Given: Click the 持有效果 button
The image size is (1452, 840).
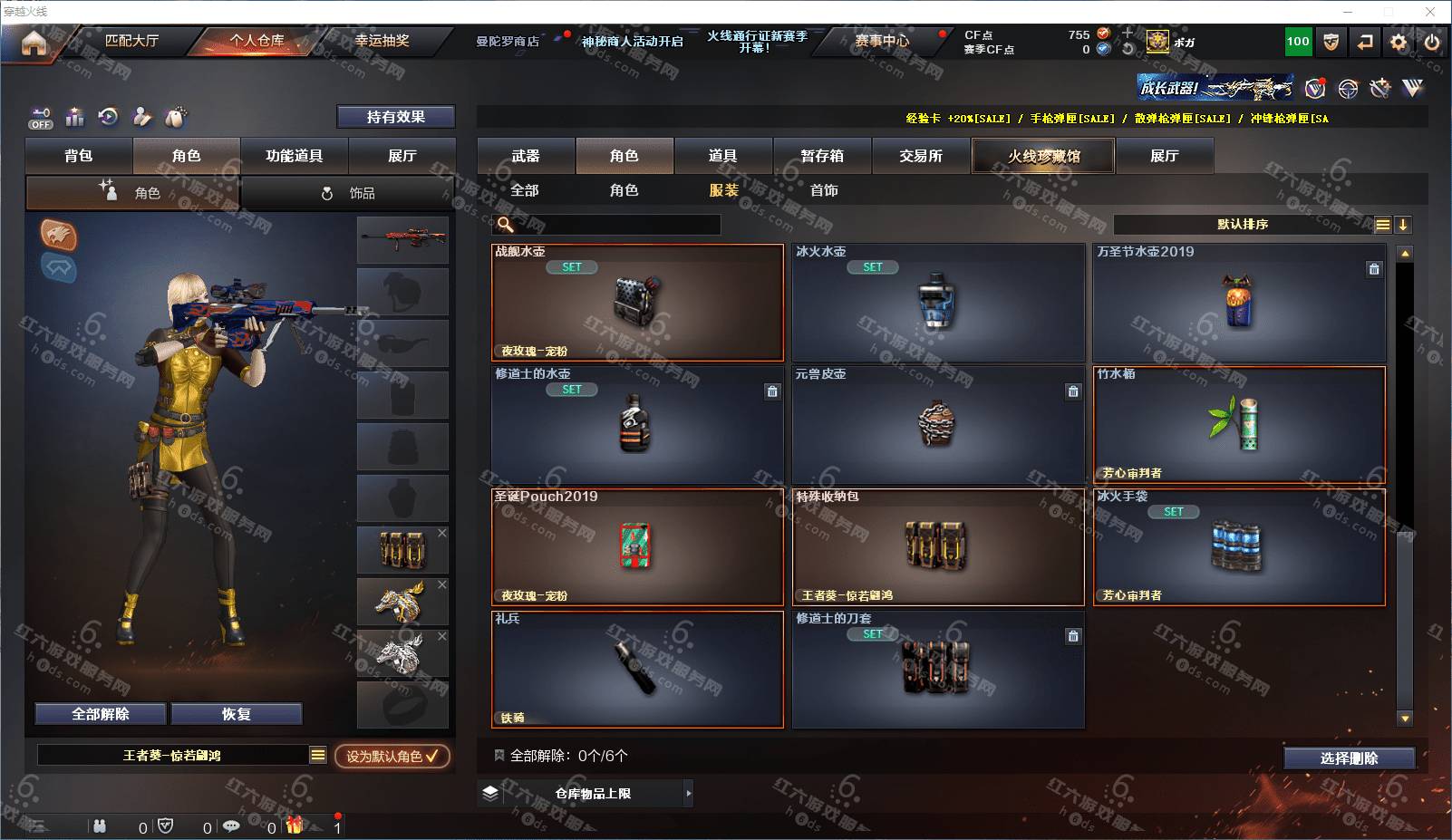Looking at the screenshot, I should pyautogui.click(x=395, y=117).
